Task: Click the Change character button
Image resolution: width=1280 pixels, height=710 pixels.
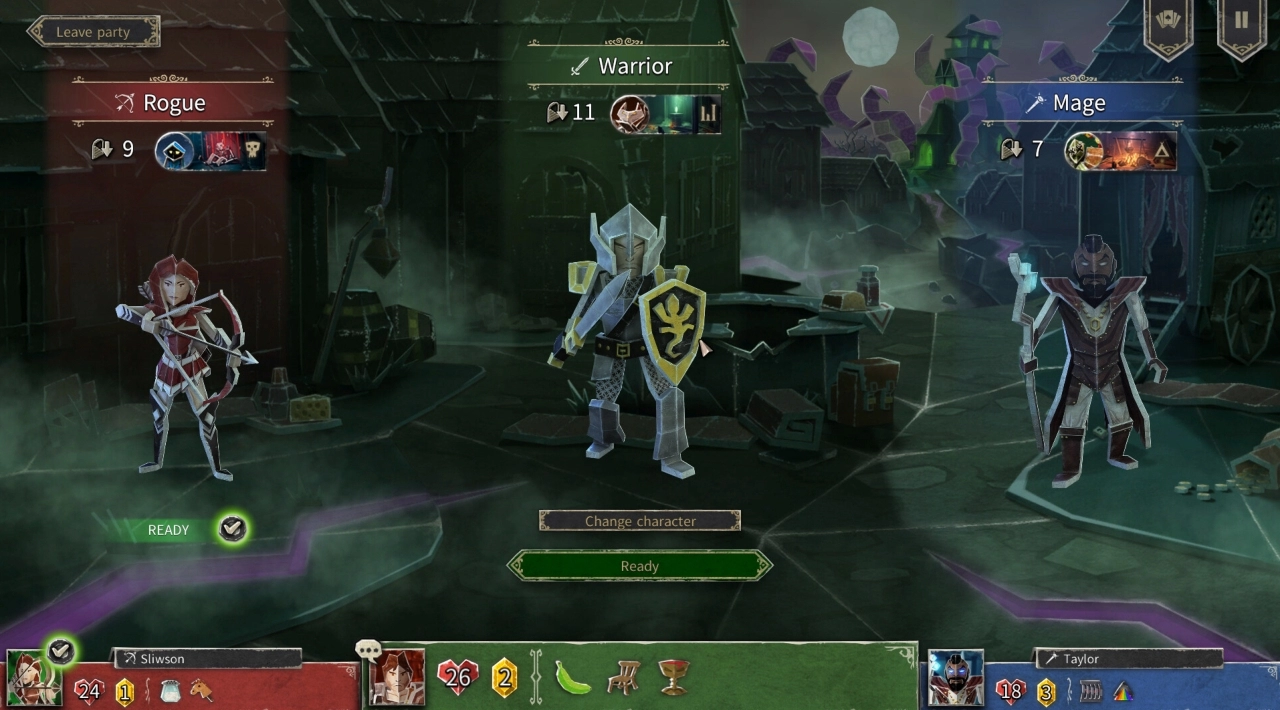Action: (639, 521)
